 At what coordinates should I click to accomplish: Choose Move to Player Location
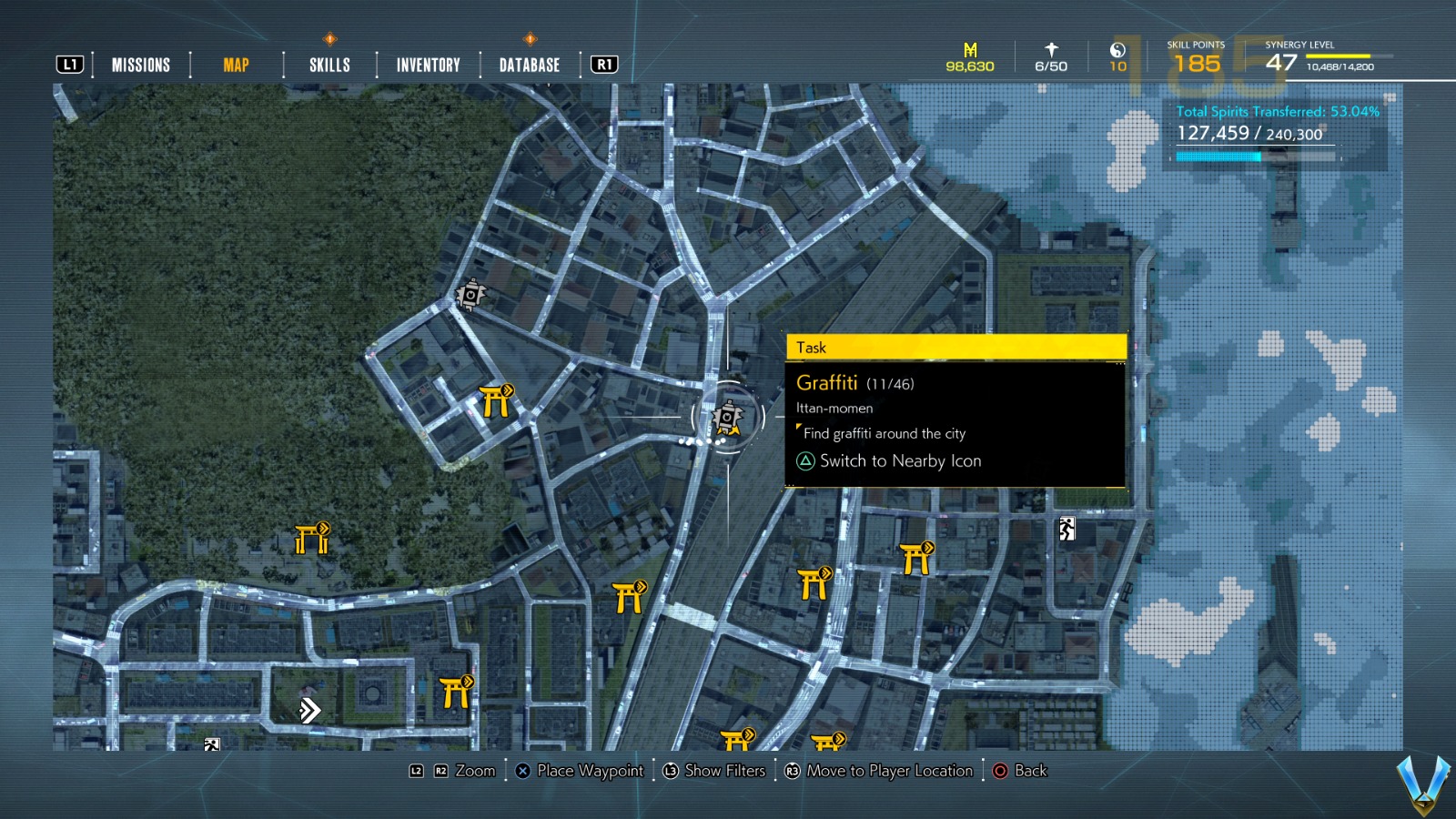[880, 771]
